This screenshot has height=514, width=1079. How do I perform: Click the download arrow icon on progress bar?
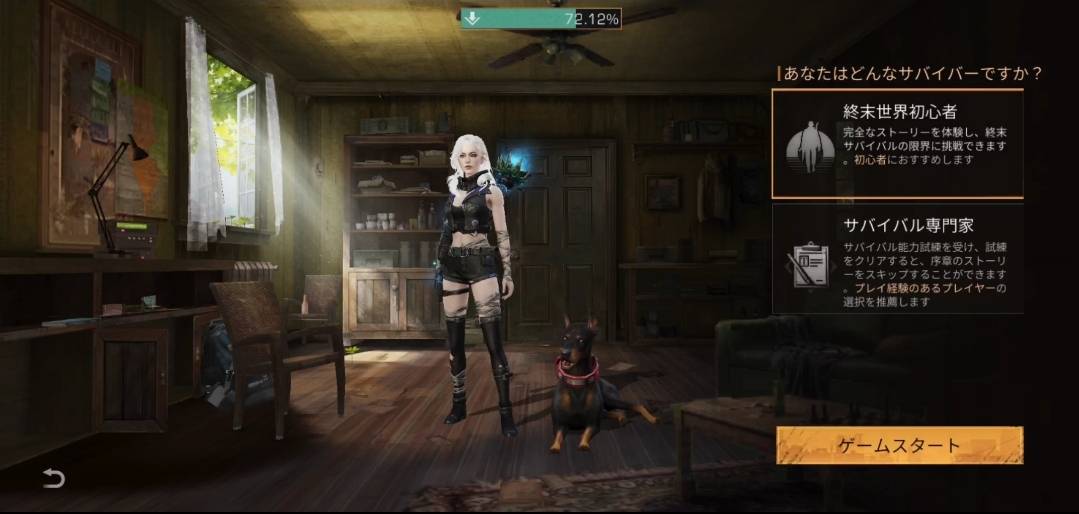point(474,18)
